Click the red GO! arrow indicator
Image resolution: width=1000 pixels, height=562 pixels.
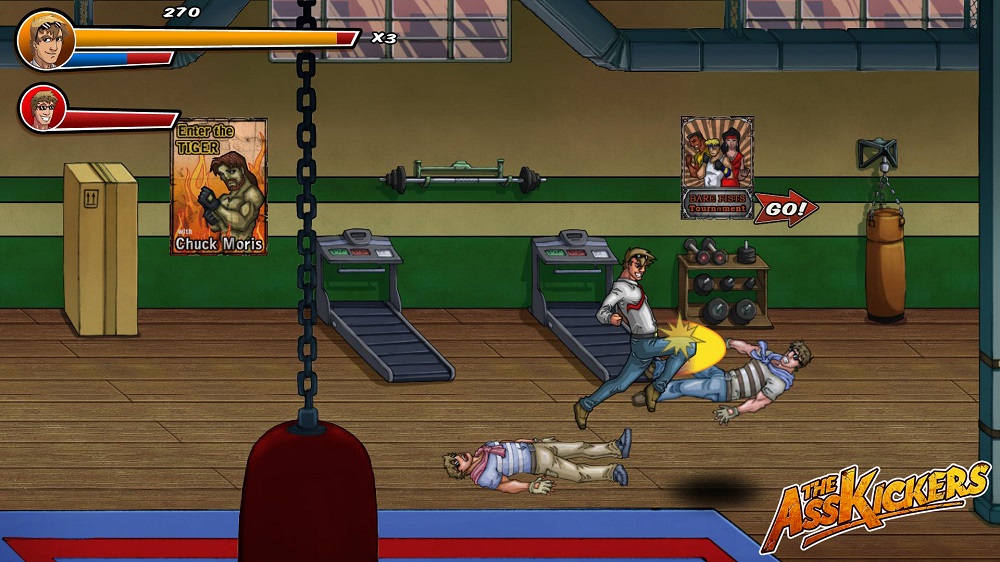point(786,209)
